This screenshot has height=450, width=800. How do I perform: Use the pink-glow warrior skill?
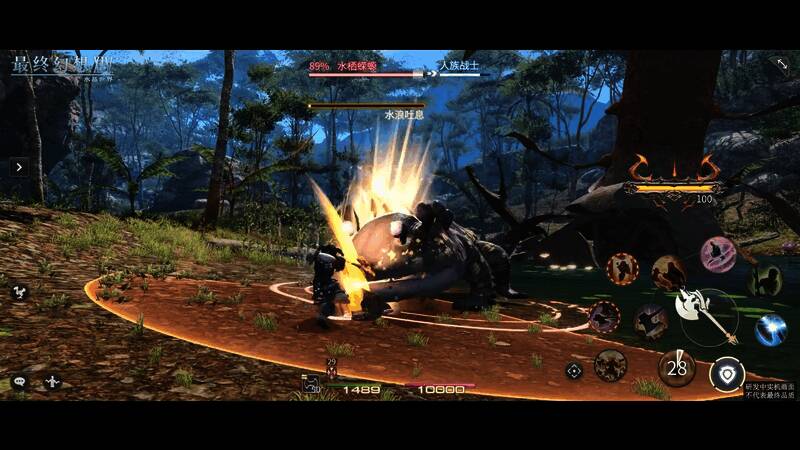(717, 253)
